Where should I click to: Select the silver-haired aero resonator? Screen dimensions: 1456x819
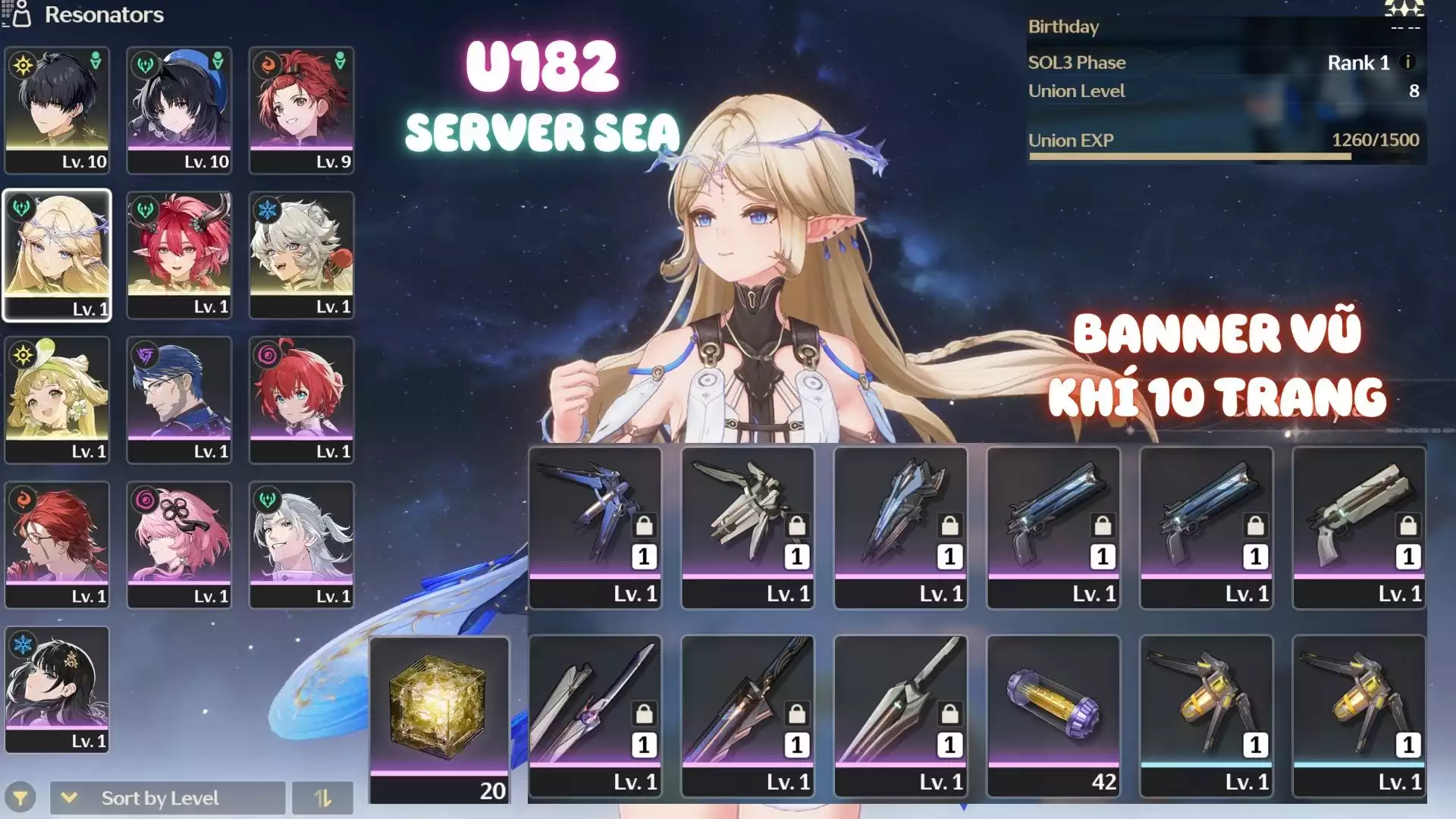click(x=301, y=544)
